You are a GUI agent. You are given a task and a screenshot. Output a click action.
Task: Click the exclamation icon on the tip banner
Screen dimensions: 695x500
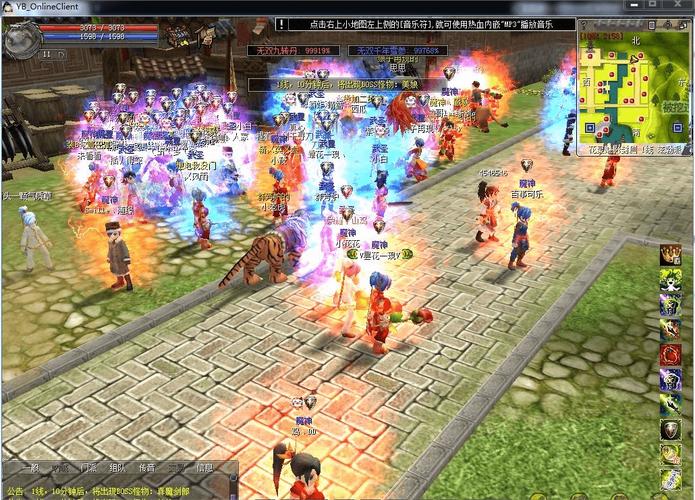(x=281, y=22)
